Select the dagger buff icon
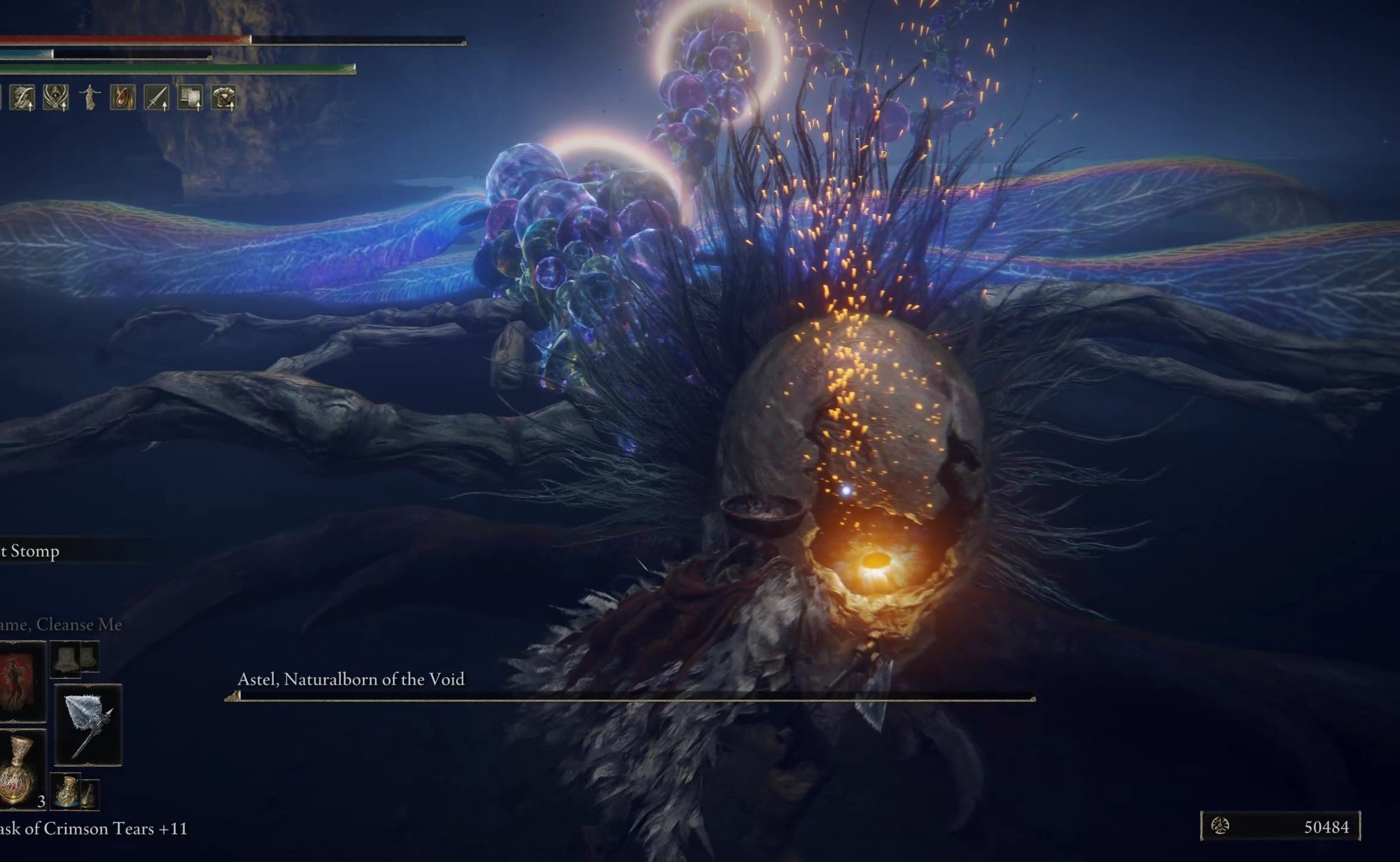Viewport: 1400px width, 862px height. click(156, 97)
